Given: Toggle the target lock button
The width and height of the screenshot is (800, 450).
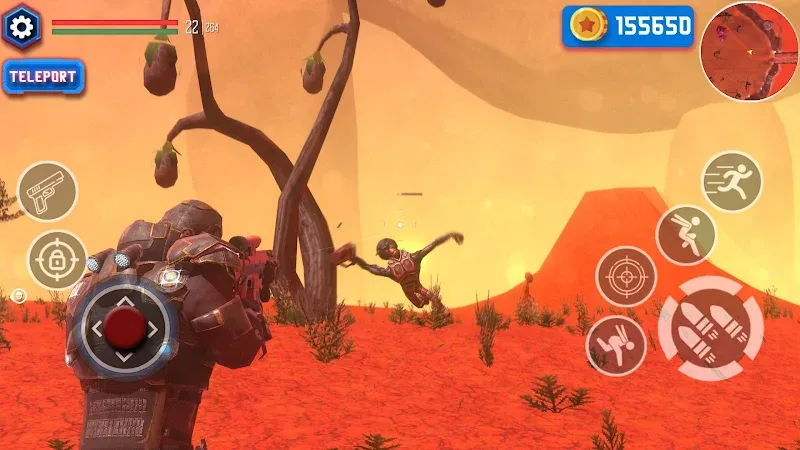Looking at the screenshot, I should tap(57, 260).
